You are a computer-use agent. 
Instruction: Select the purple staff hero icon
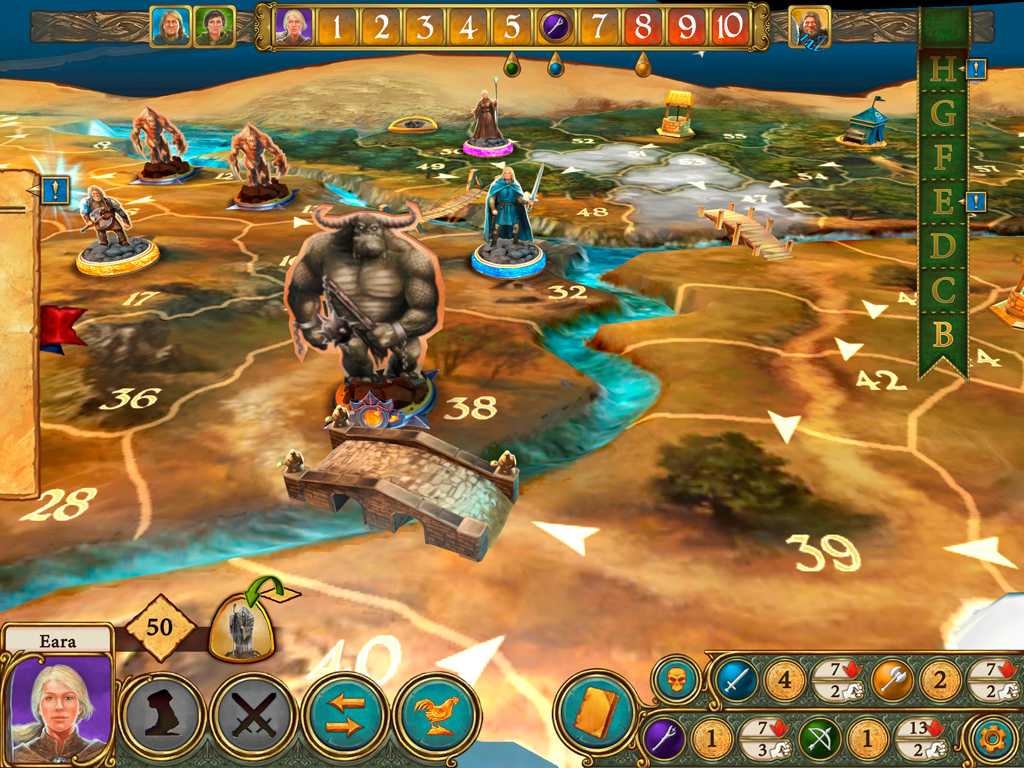662,740
